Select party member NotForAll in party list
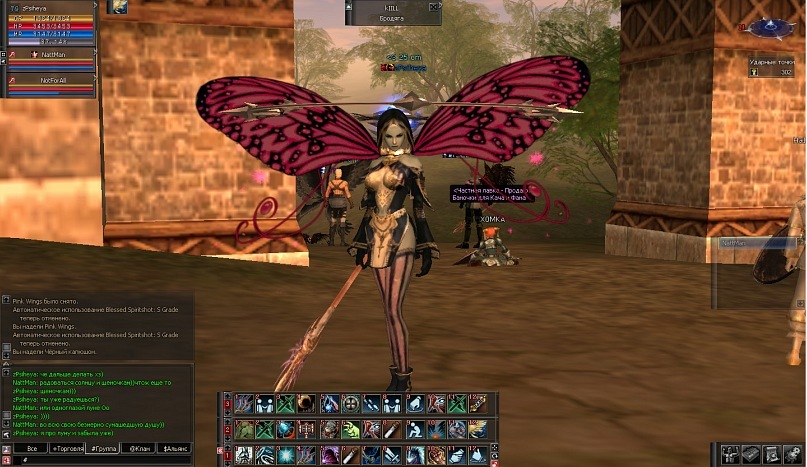 click(52, 79)
